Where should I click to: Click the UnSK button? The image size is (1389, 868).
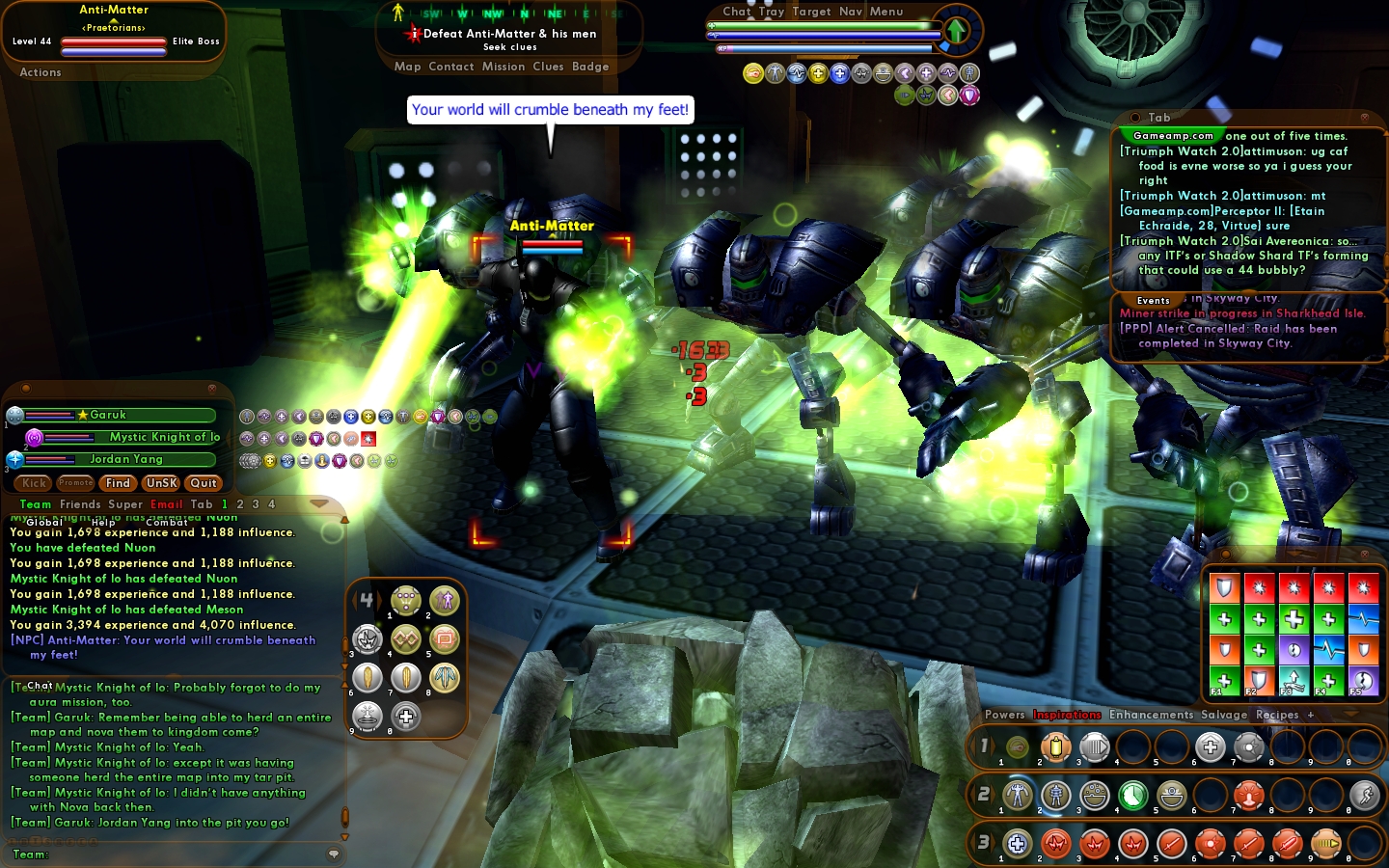pyautogui.click(x=161, y=483)
